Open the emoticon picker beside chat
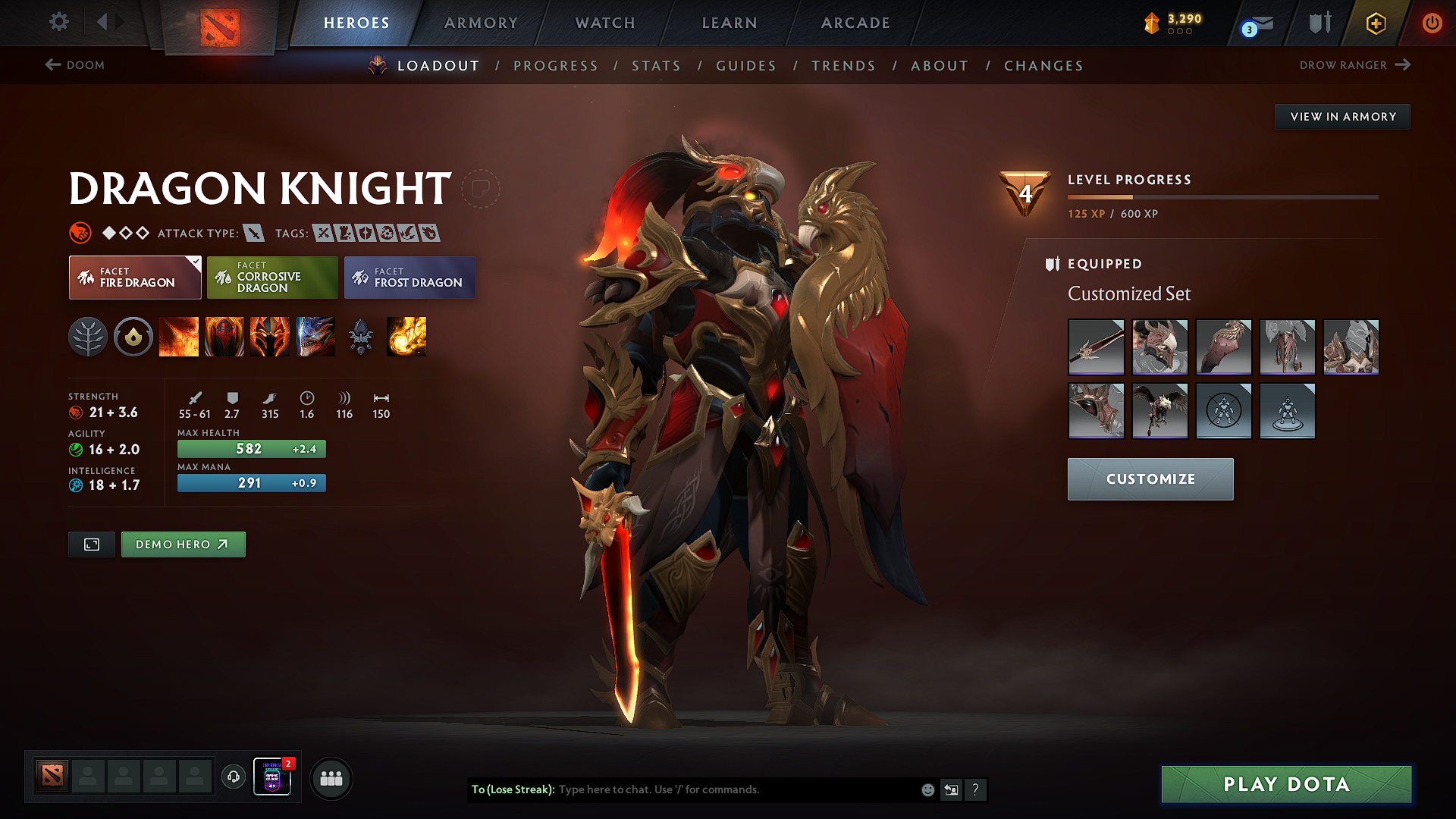This screenshot has width=1456, height=819. pos(927,789)
